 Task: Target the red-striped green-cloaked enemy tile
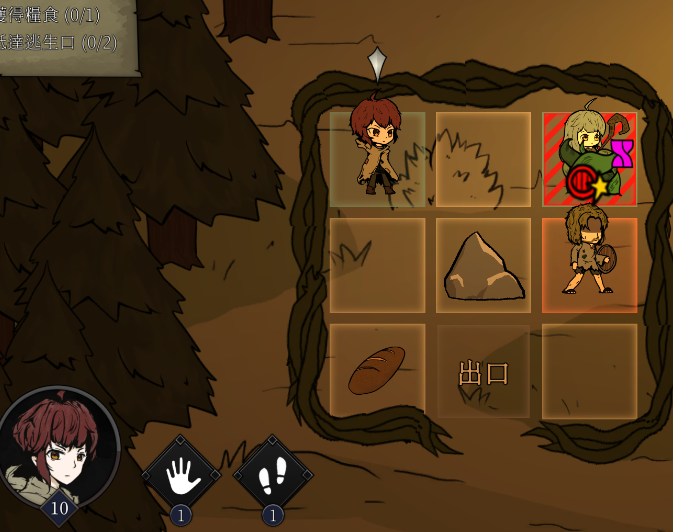[x=589, y=159]
